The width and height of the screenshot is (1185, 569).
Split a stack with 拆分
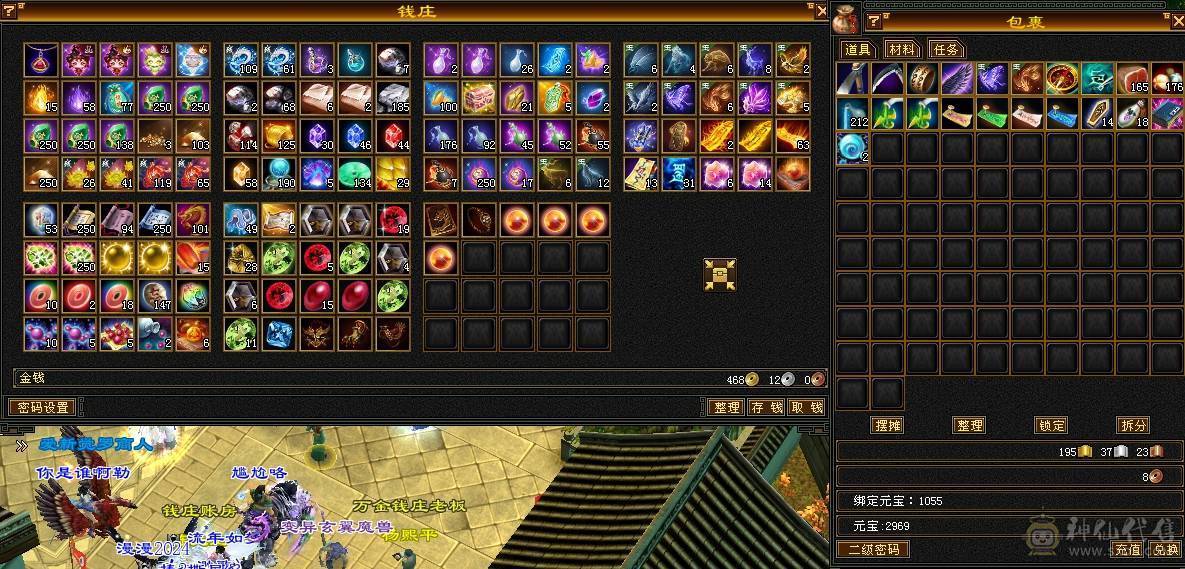point(1133,425)
